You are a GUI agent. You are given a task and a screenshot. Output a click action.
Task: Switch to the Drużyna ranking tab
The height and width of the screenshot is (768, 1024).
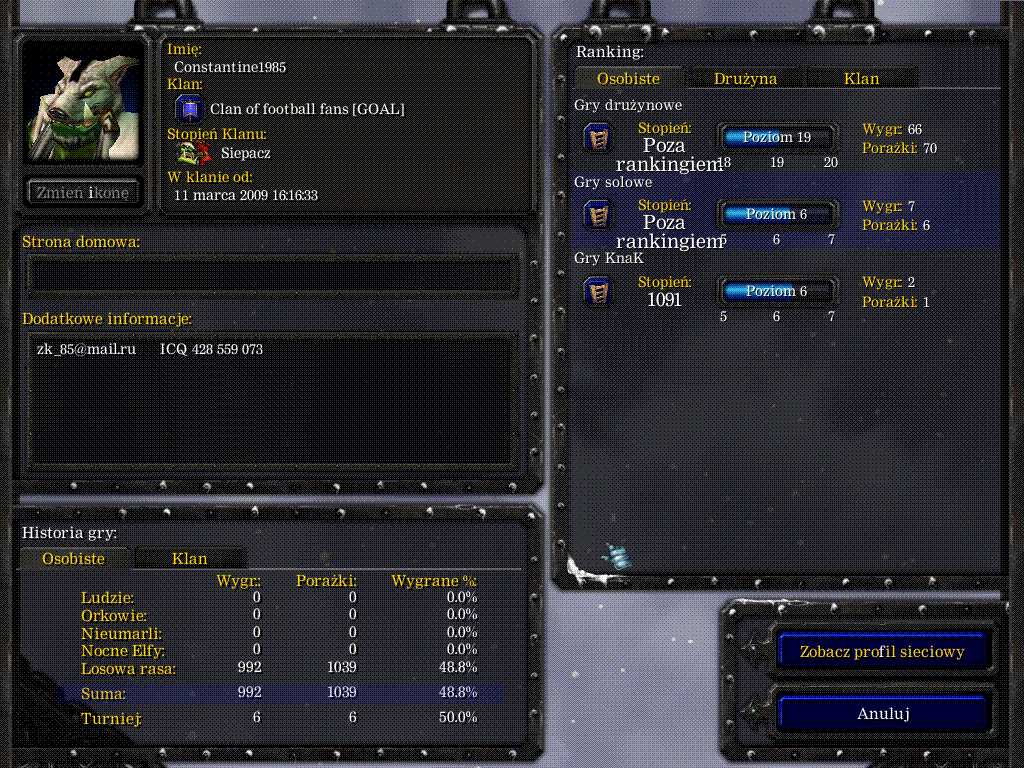(x=745, y=78)
